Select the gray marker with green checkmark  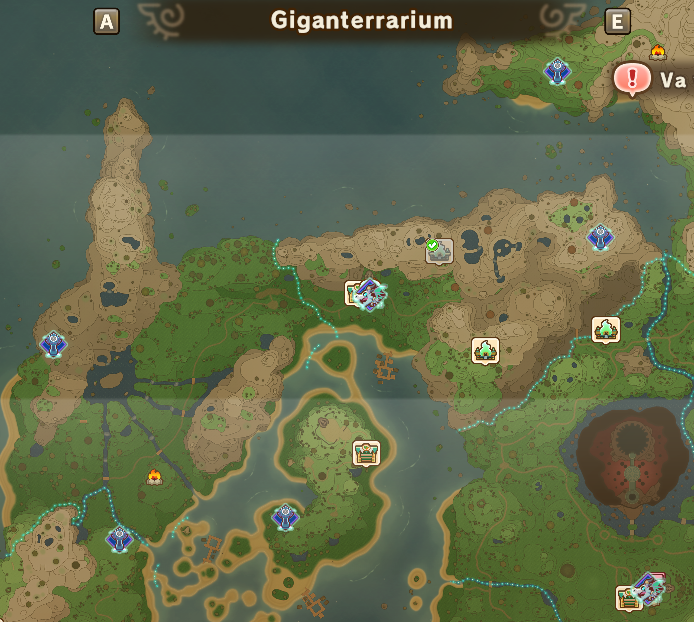(439, 250)
